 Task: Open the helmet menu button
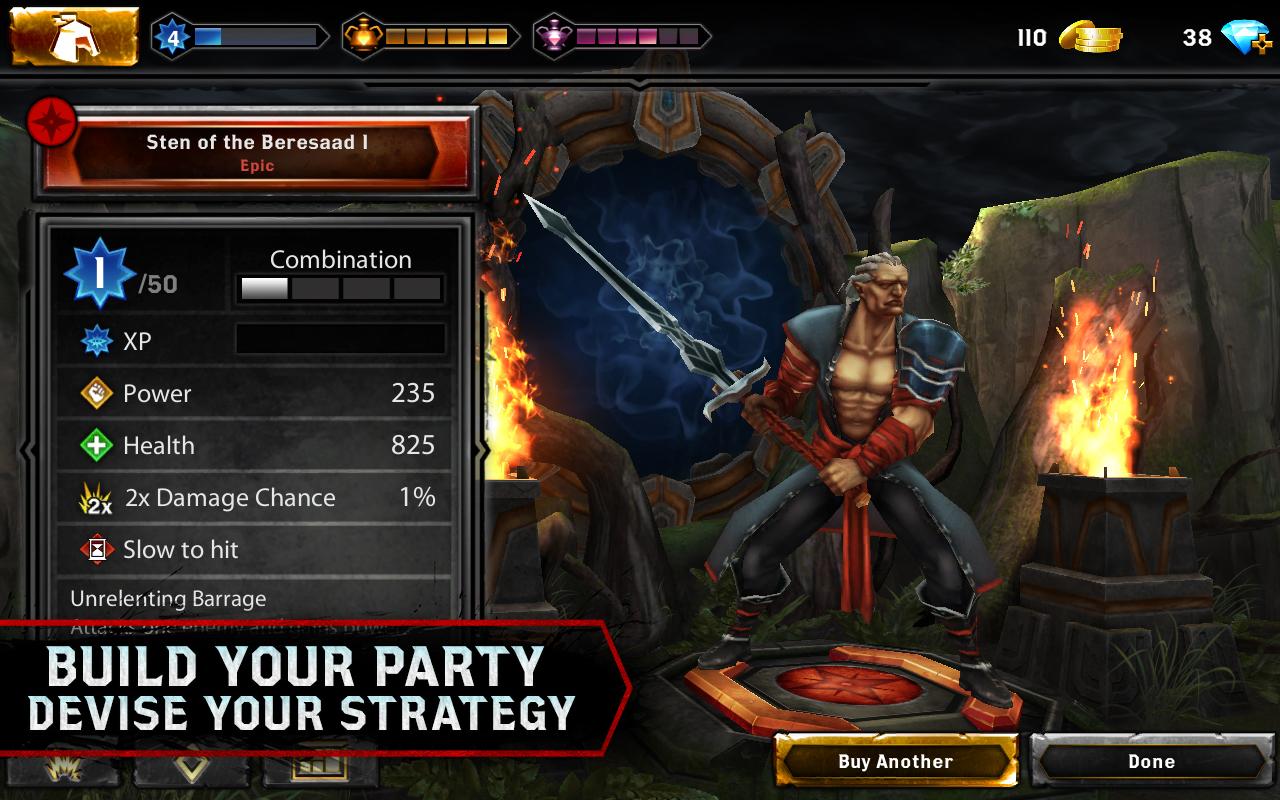point(74,37)
